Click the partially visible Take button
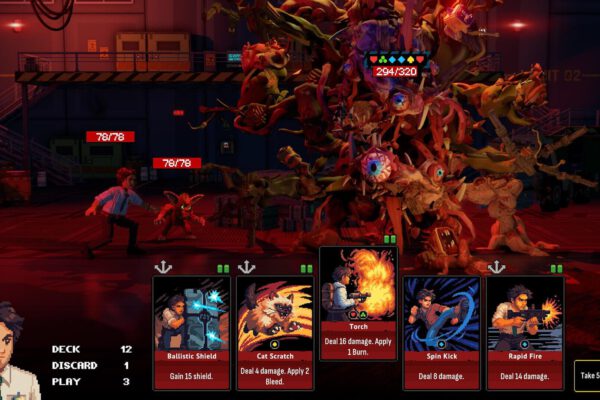The height and width of the screenshot is (400, 600). [x=587, y=375]
